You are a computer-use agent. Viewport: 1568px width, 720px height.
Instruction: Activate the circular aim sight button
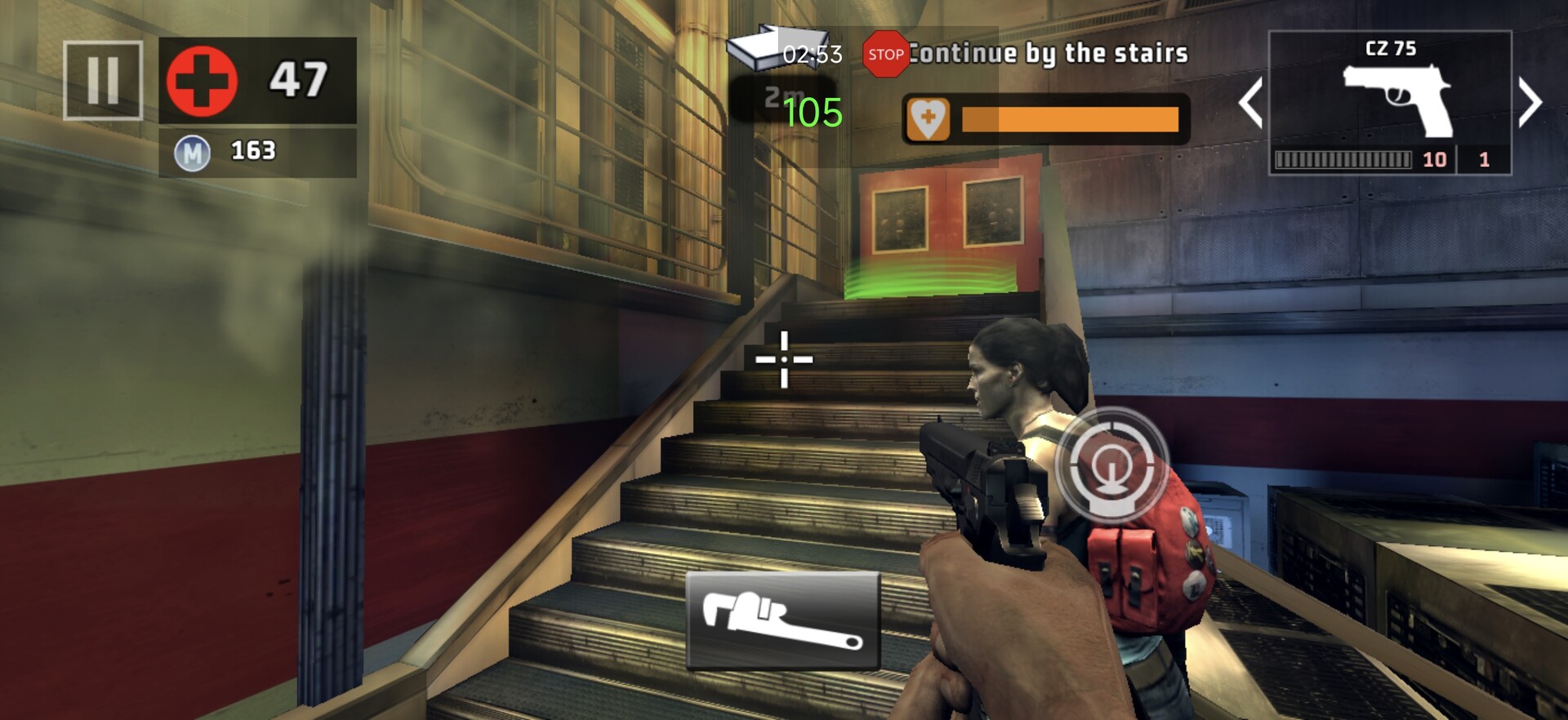(1111, 464)
